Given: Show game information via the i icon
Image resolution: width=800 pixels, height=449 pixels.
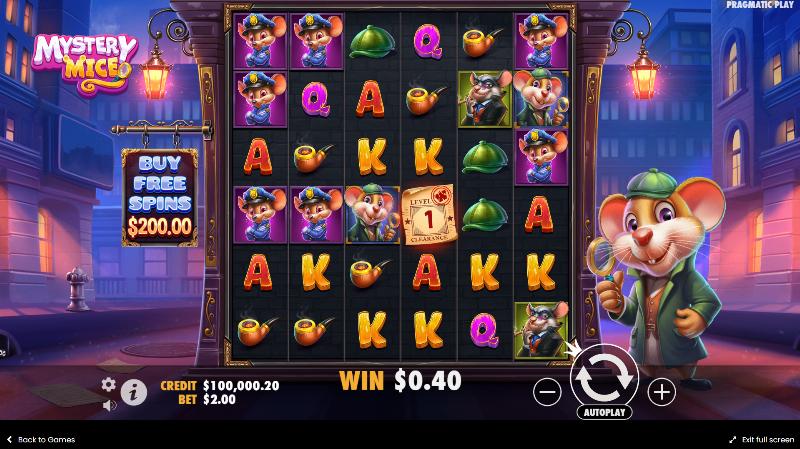Looking at the screenshot, I should click(134, 392).
